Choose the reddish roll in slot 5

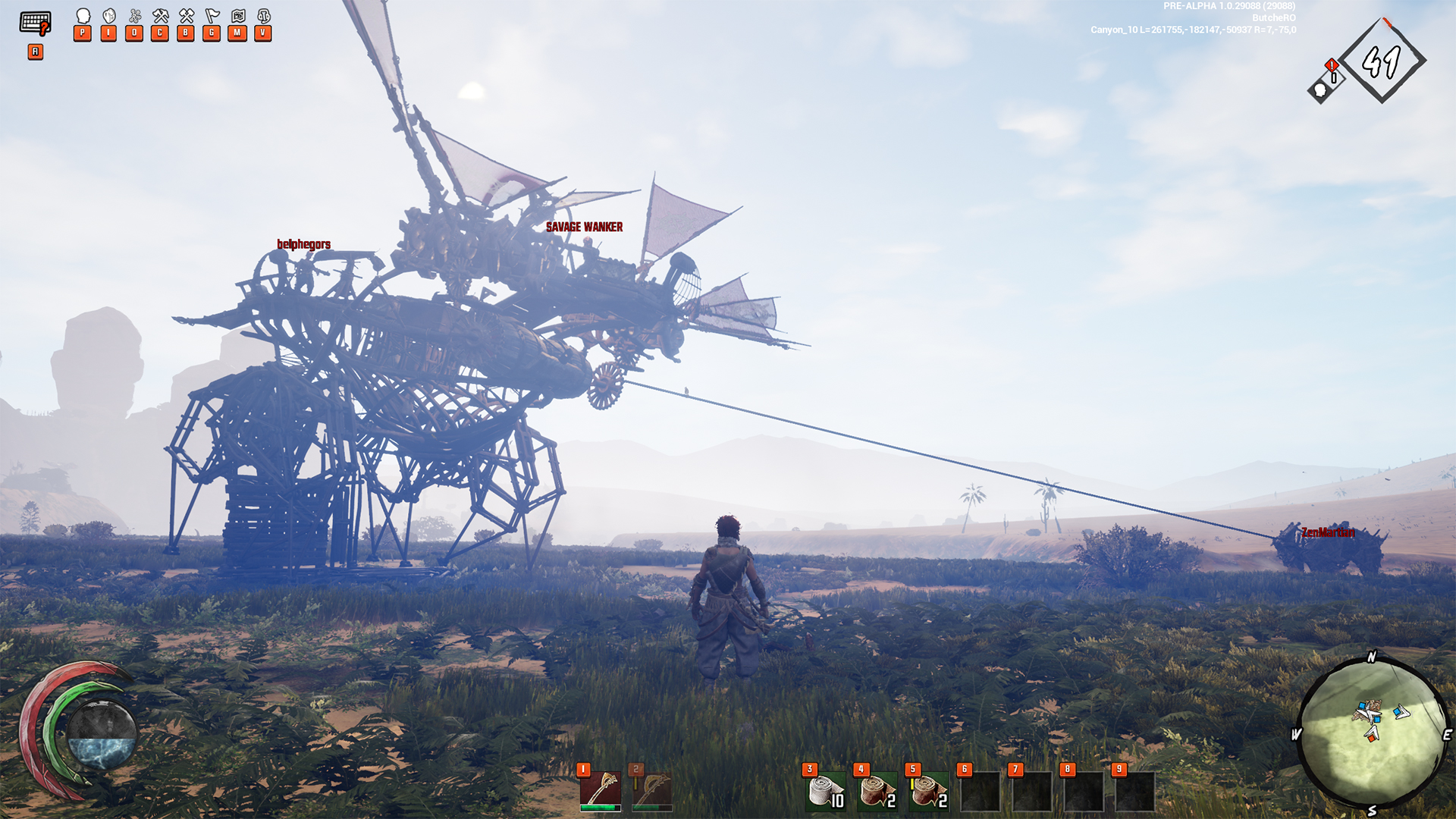click(x=928, y=792)
